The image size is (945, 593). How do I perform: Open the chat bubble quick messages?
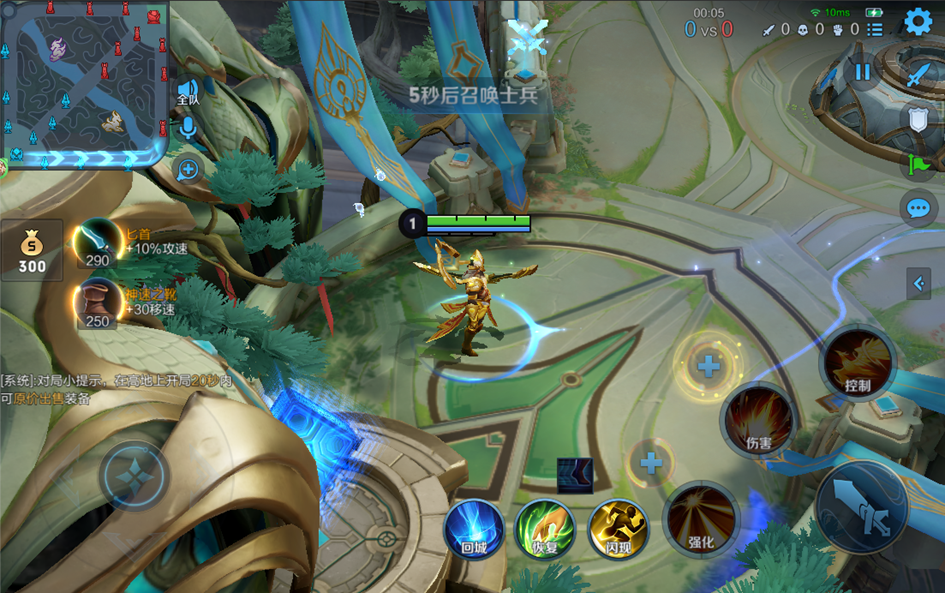coord(917,209)
